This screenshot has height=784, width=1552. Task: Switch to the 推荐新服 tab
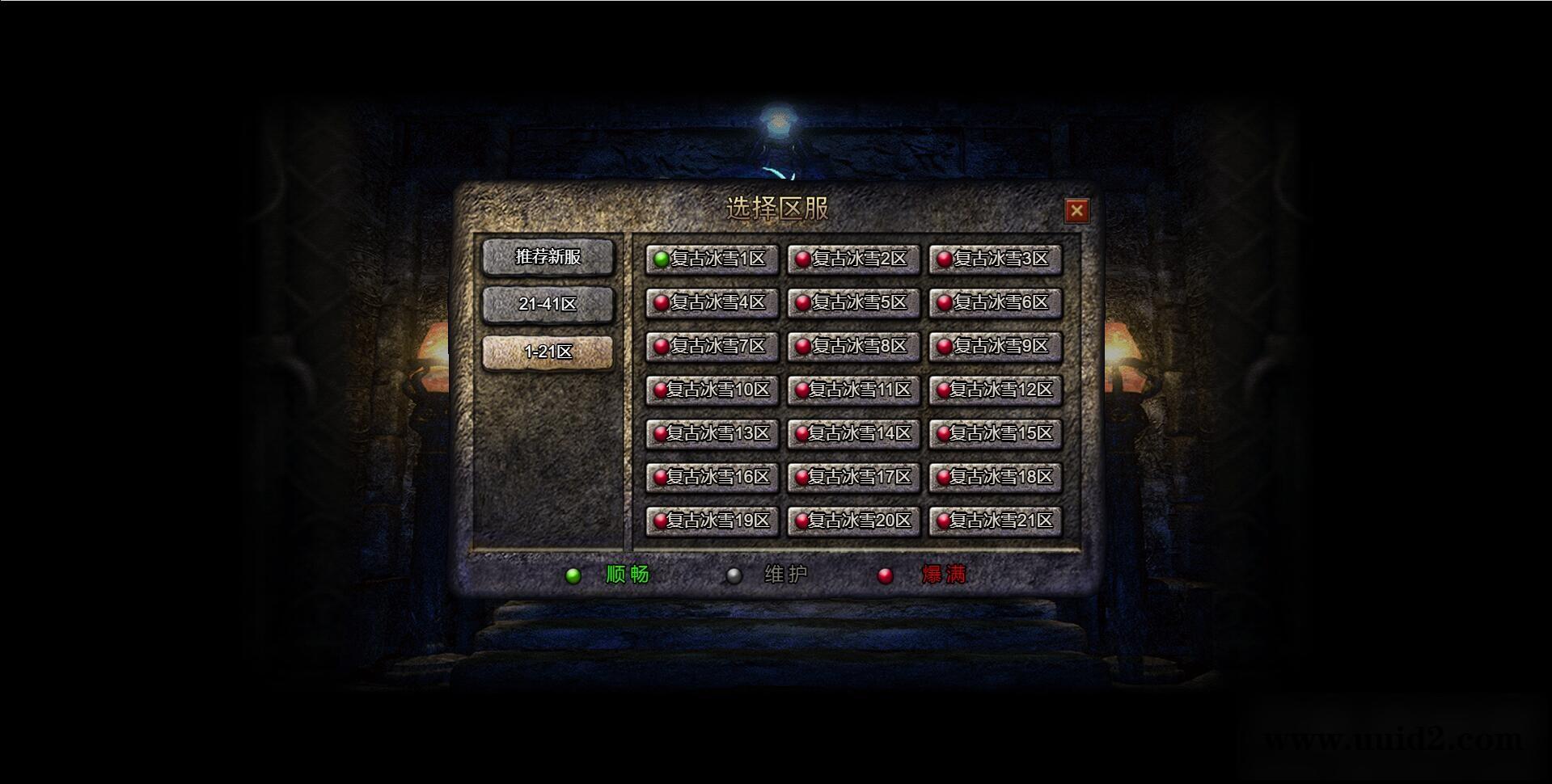(548, 257)
